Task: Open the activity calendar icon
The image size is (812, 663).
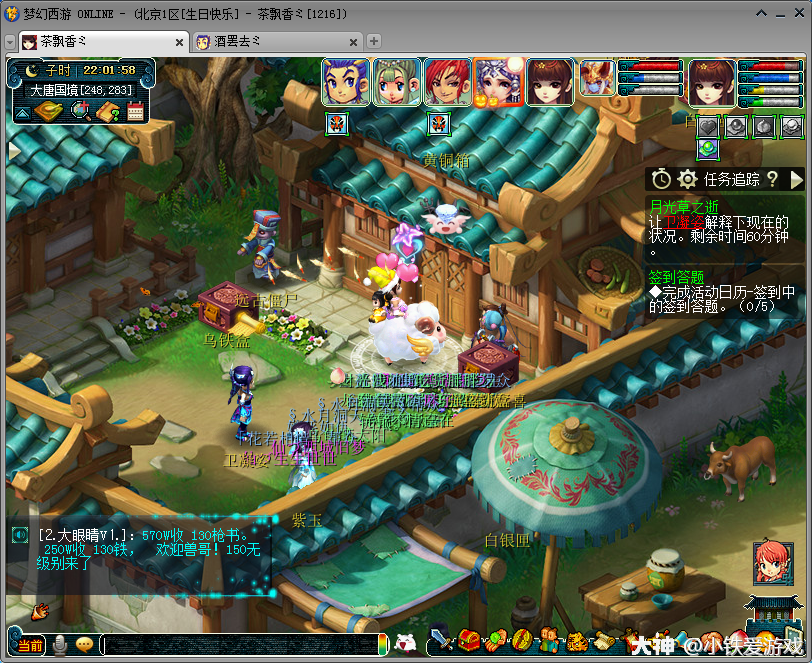Action: 136,112
